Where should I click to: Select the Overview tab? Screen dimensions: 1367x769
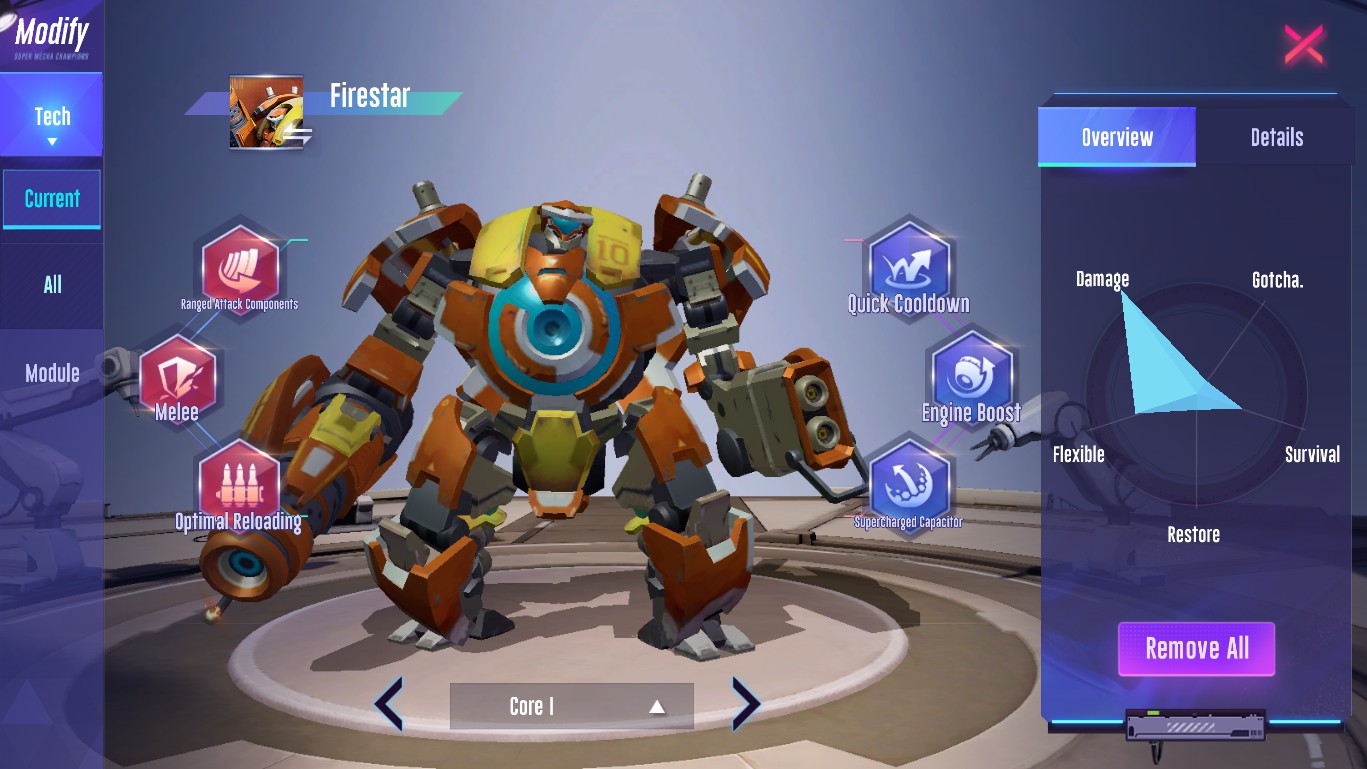[x=1117, y=137]
